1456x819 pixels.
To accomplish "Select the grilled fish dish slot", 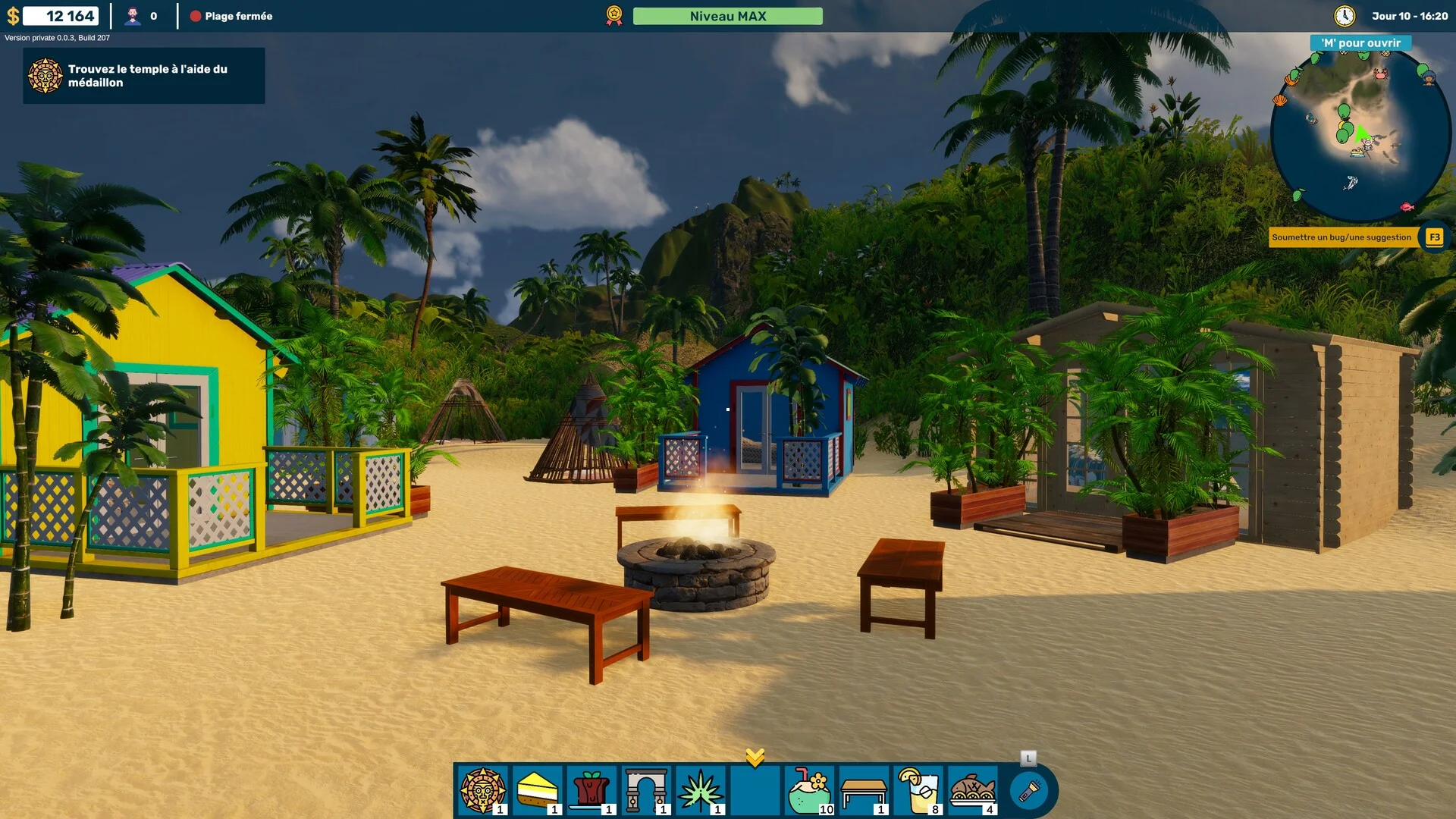I will click(x=973, y=790).
